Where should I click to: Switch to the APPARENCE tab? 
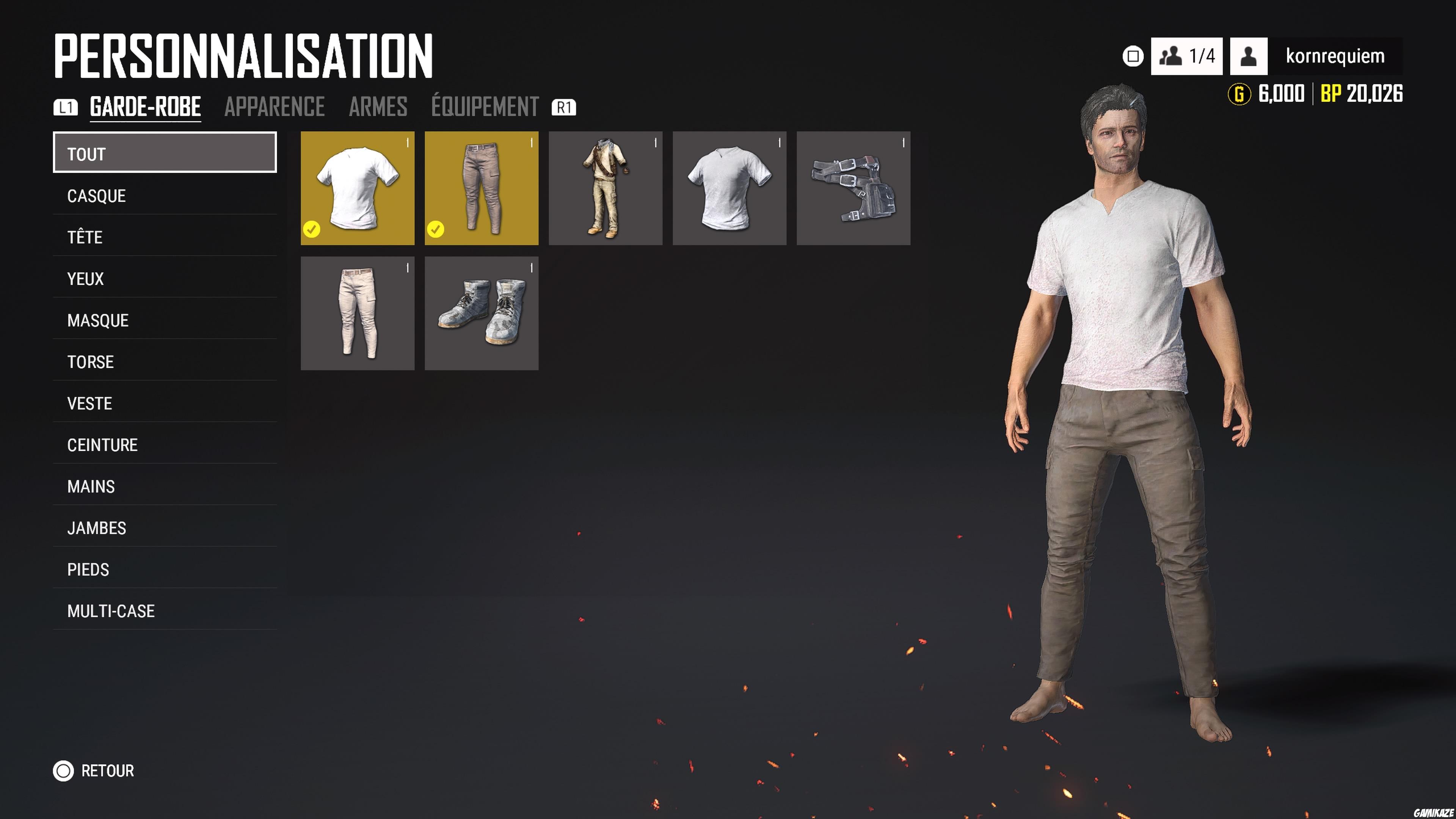(275, 106)
